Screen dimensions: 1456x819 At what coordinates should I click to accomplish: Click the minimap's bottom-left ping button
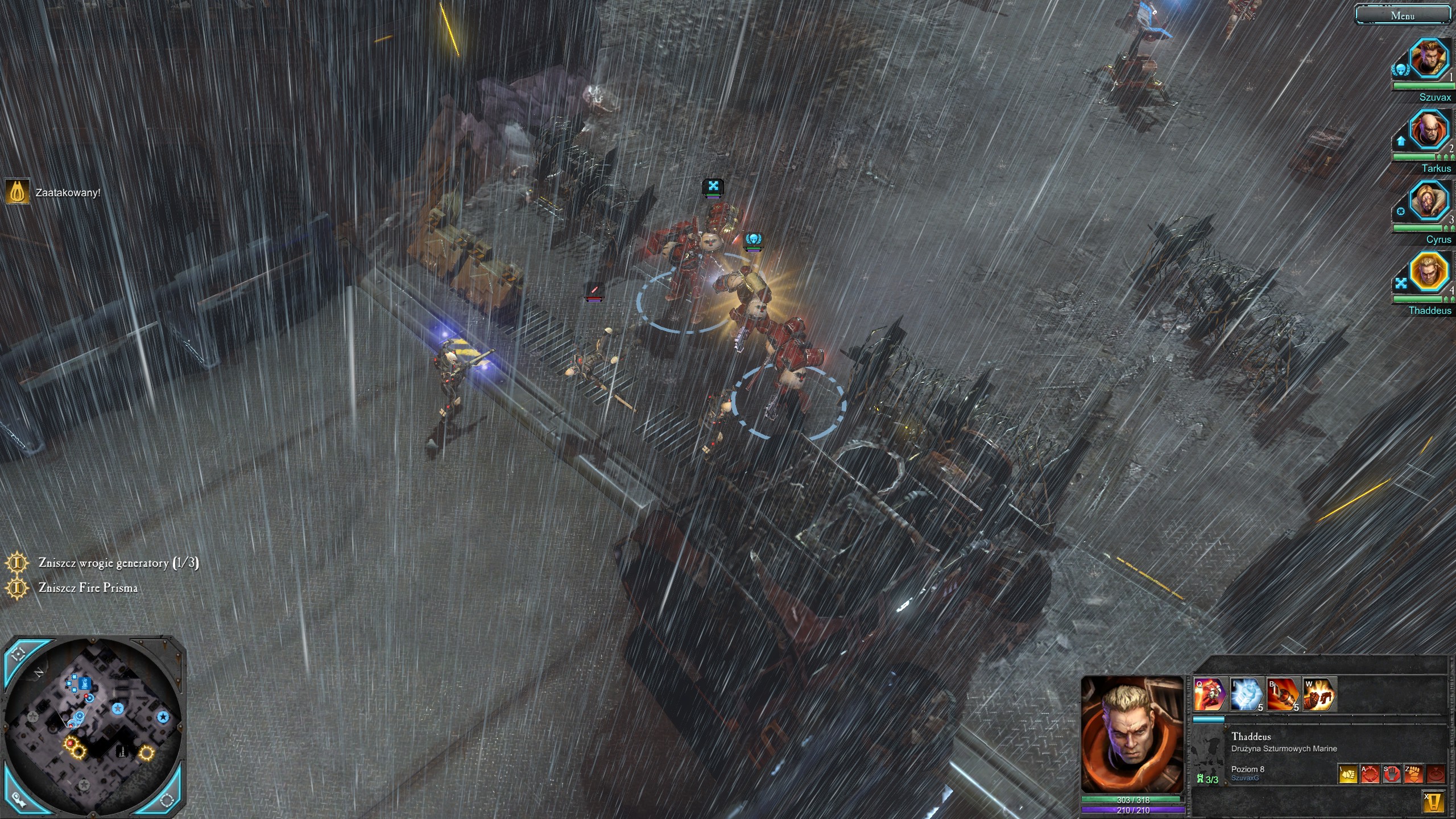(19, 798)
